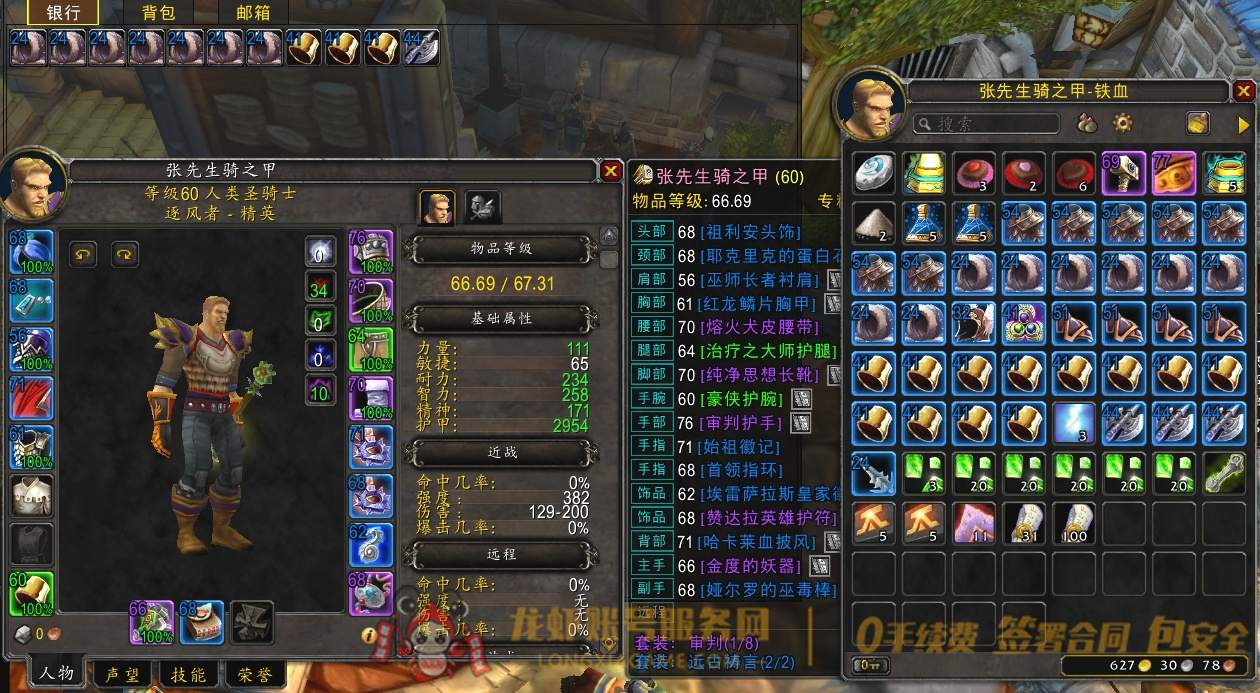
Task: Switch to the 背包 tab
Action: click(x=158, y=13)
